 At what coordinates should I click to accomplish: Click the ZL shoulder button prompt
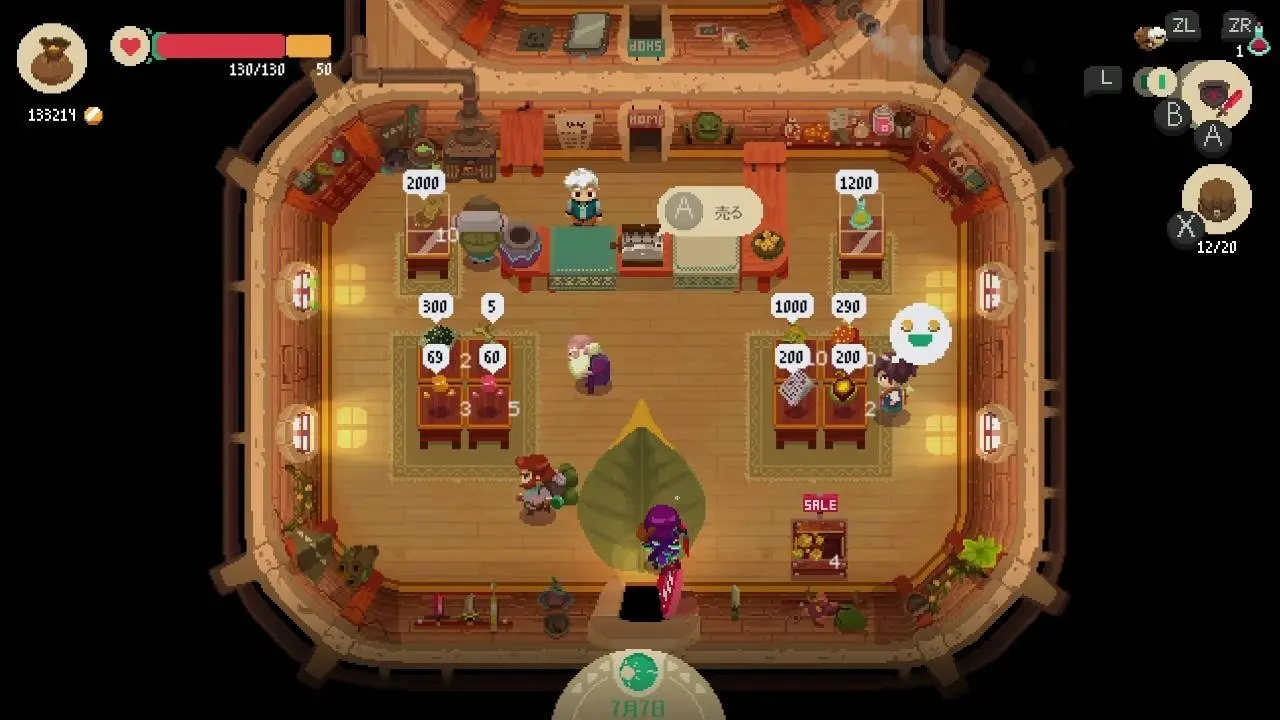pyautogui.click(x=1183, y=26)
